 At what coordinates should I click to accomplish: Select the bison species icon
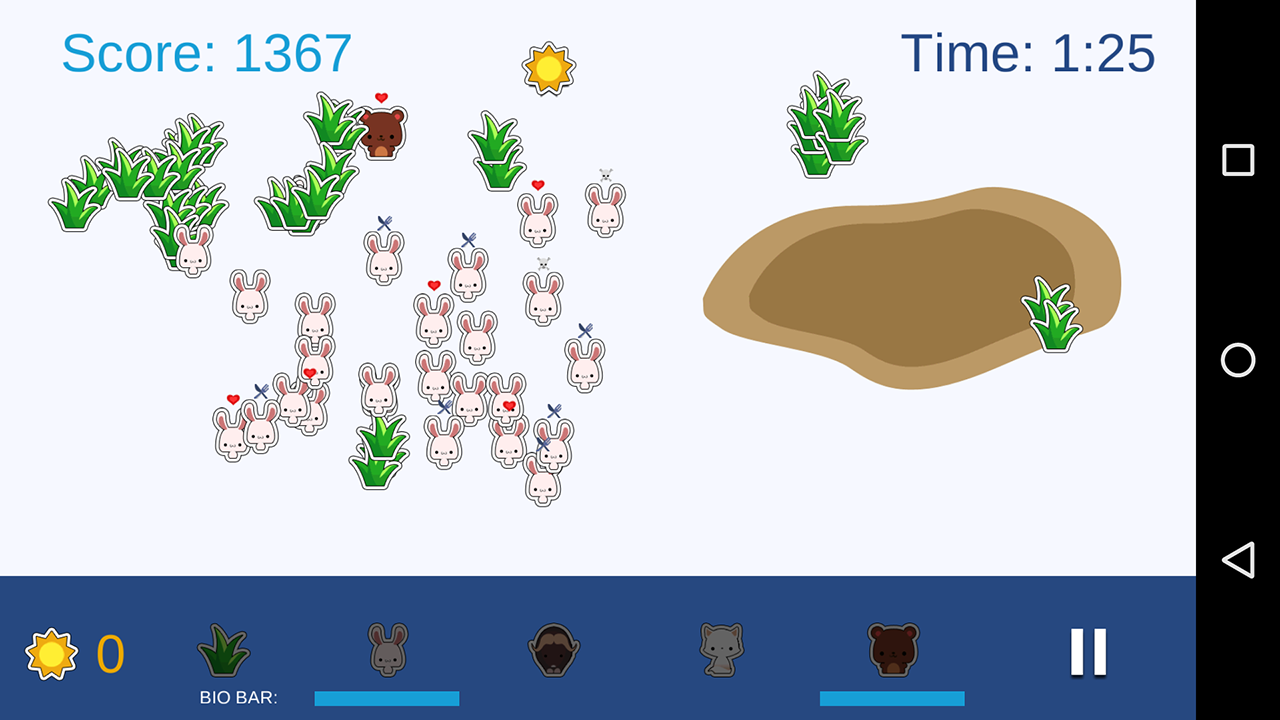tap(554, 650)
